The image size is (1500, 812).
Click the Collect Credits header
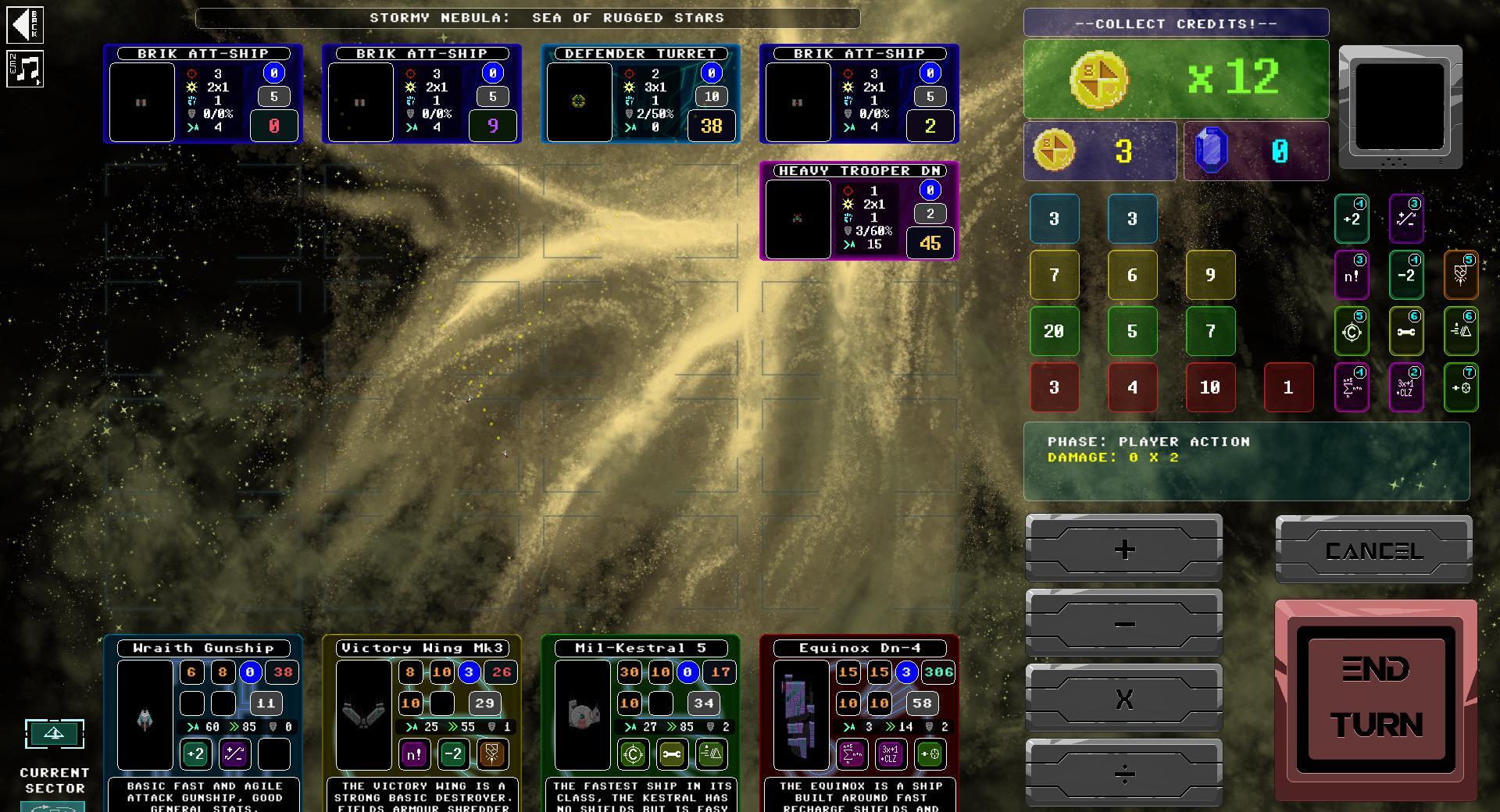[1175, 23]
